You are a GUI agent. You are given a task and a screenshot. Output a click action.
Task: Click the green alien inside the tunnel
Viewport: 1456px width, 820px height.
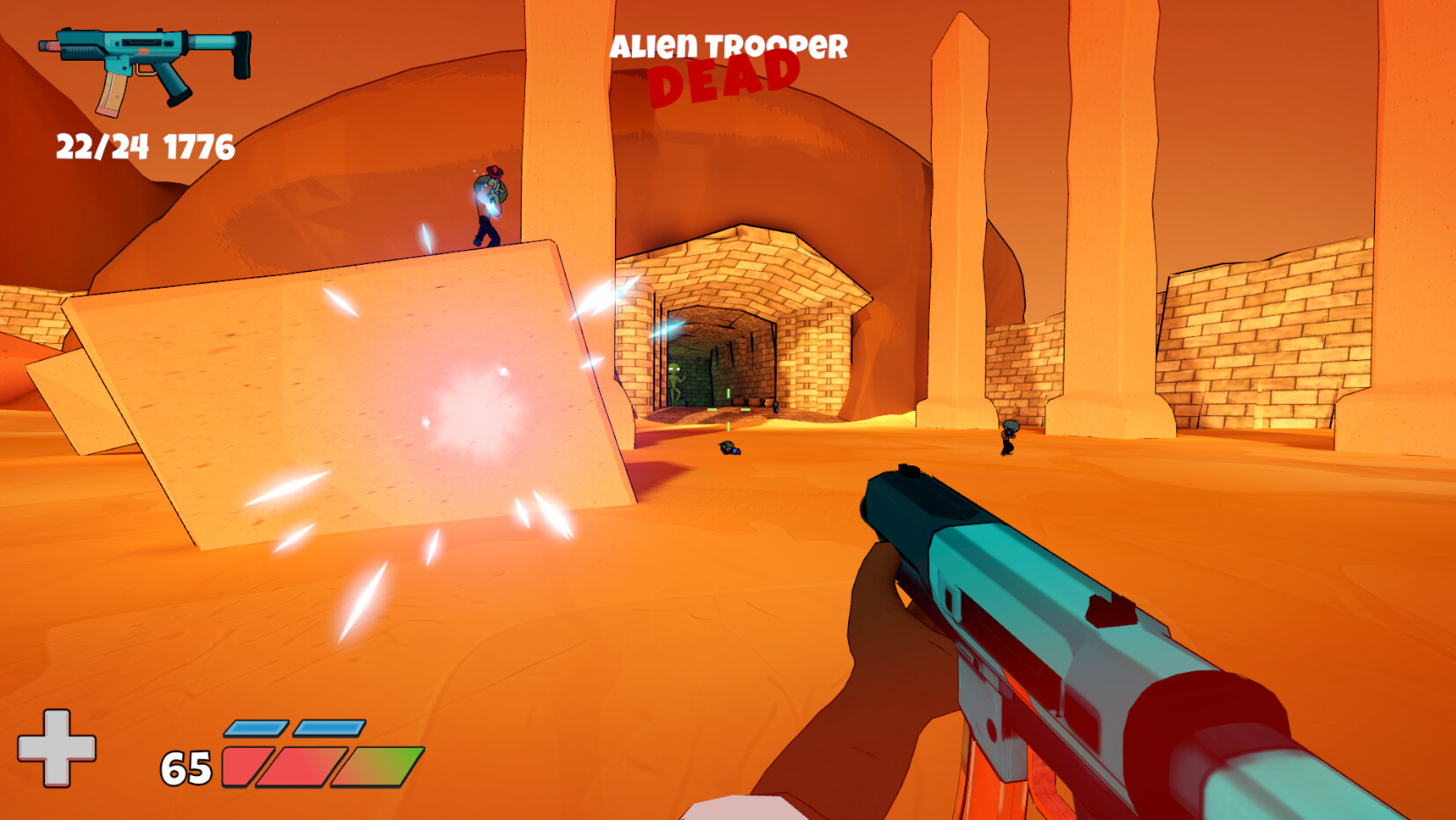[x=676, y=378]
